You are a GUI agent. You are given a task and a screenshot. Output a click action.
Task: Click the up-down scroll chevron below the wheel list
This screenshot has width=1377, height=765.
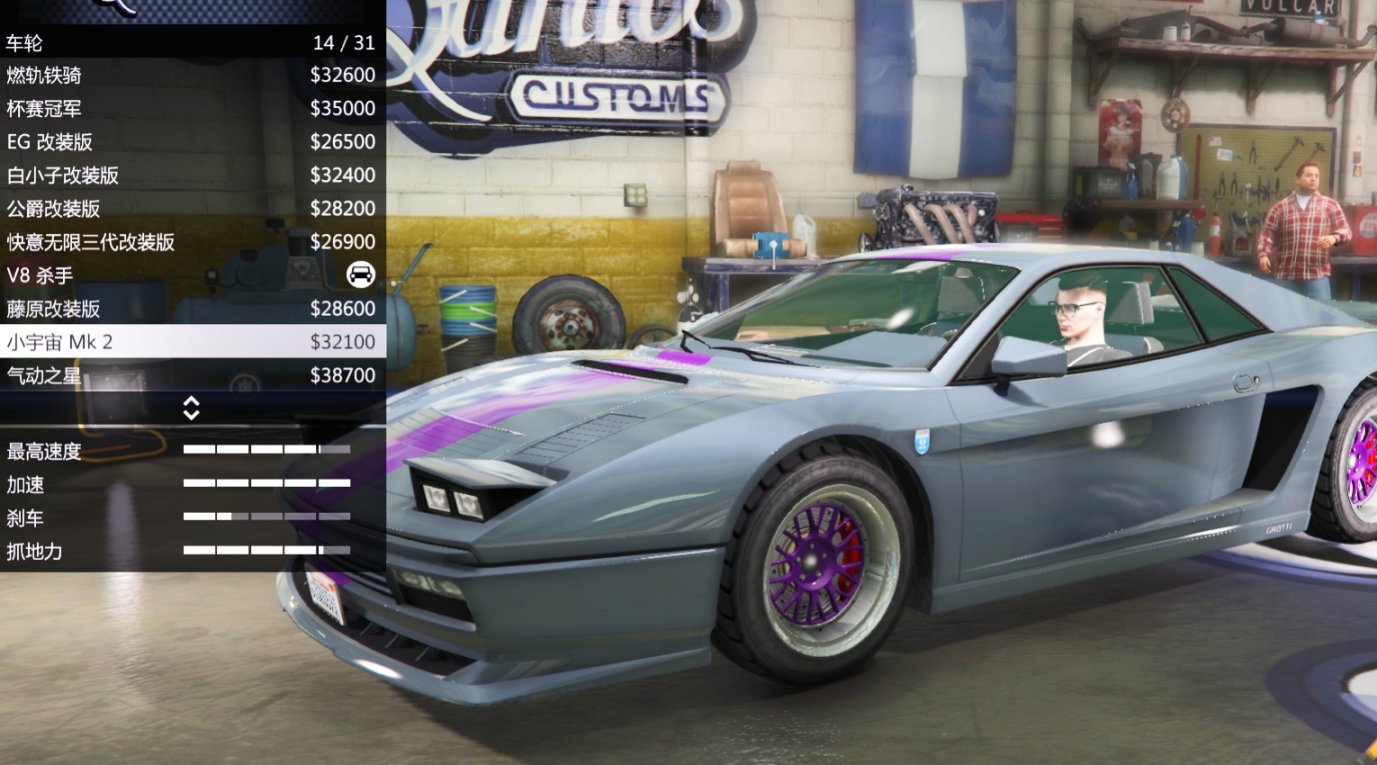click(192, 408)
